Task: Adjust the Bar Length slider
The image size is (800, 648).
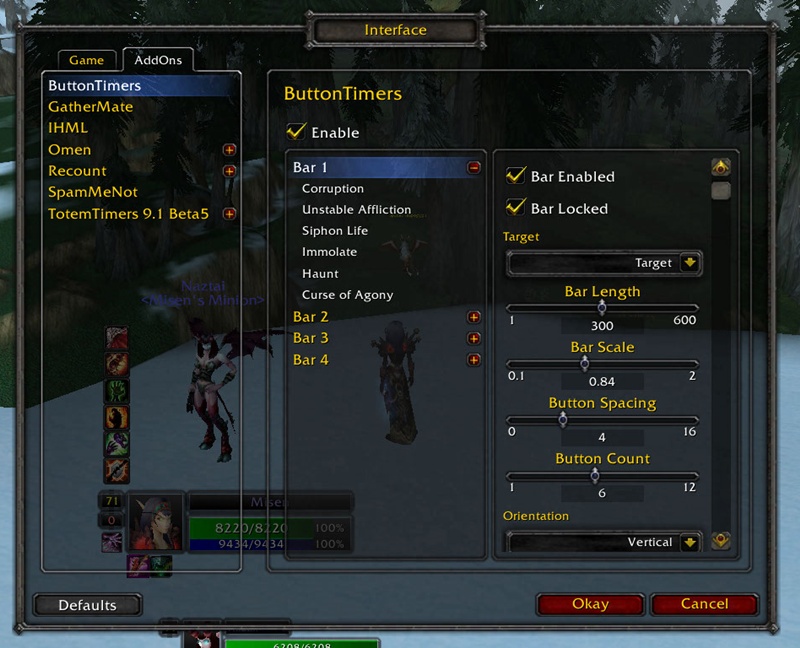Action: [602, 309]
